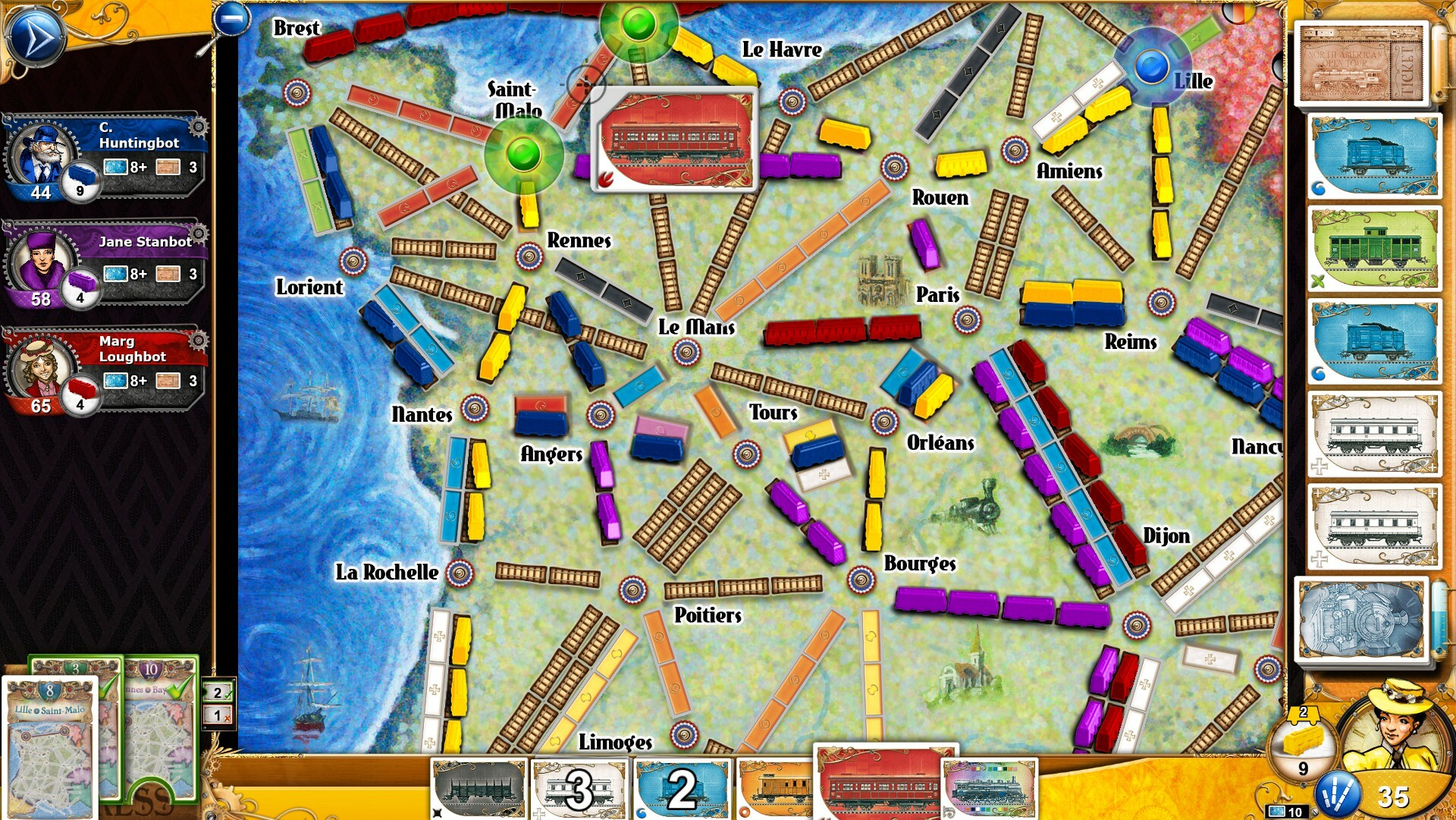The image size is (1456, 820).
Task: Confirm keeping 2 tickets with the green checkmark
Action: tap(216, 693)
